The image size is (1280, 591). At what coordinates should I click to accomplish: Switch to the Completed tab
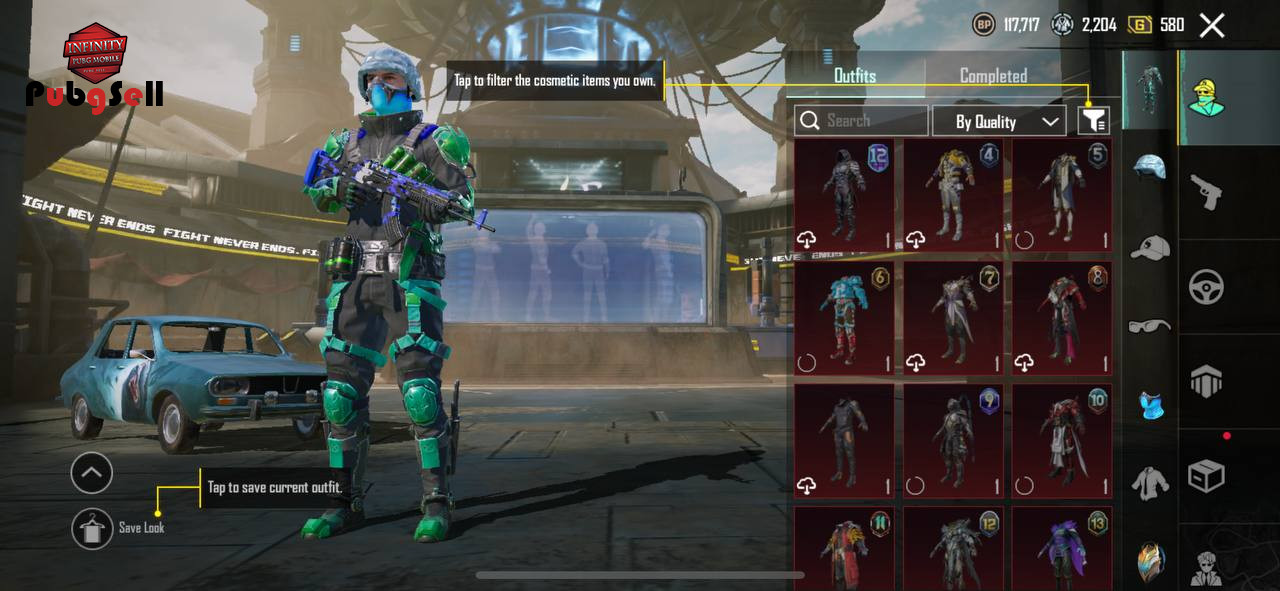click(x=993, y=76)
